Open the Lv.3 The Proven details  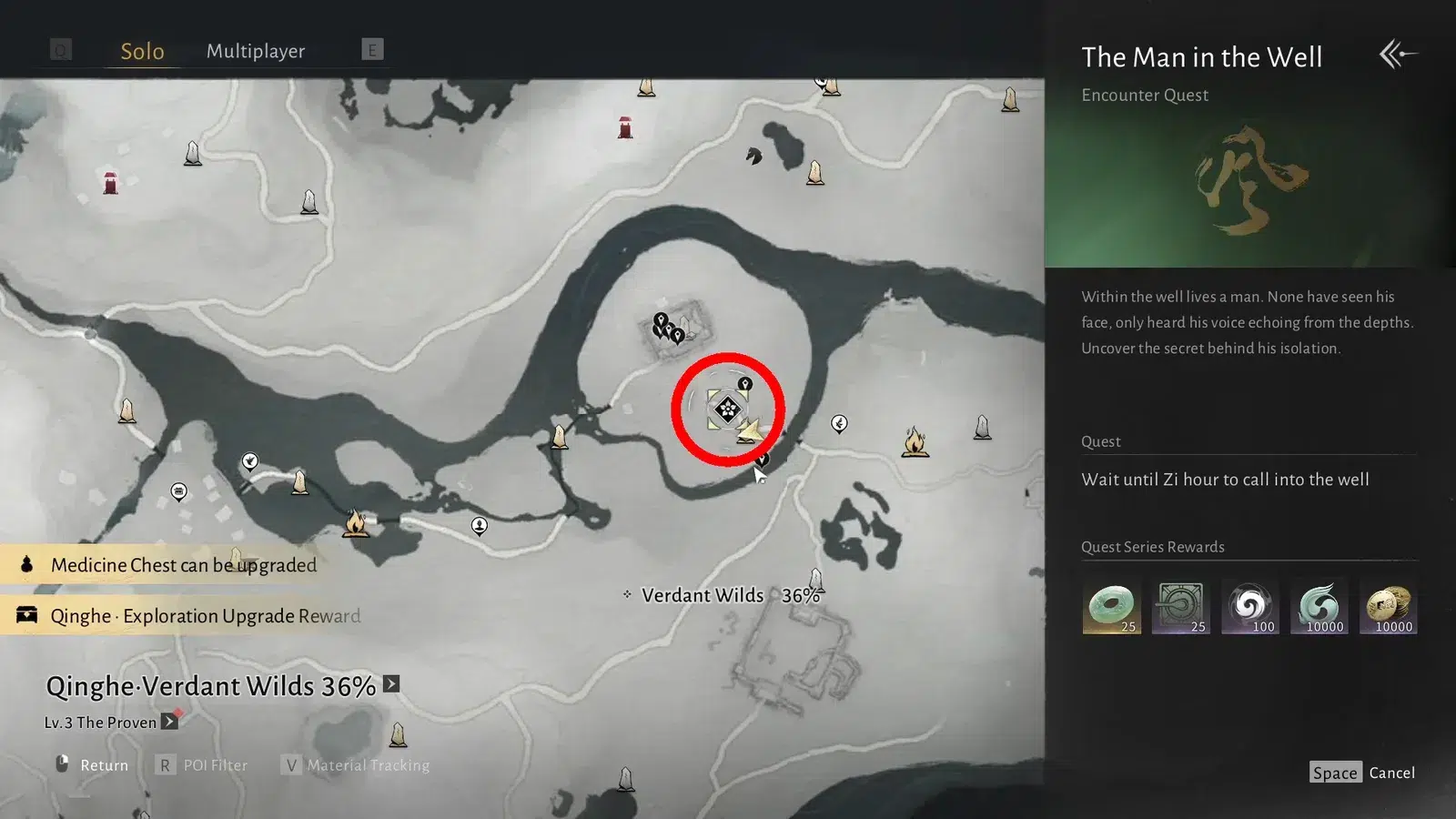169,722
